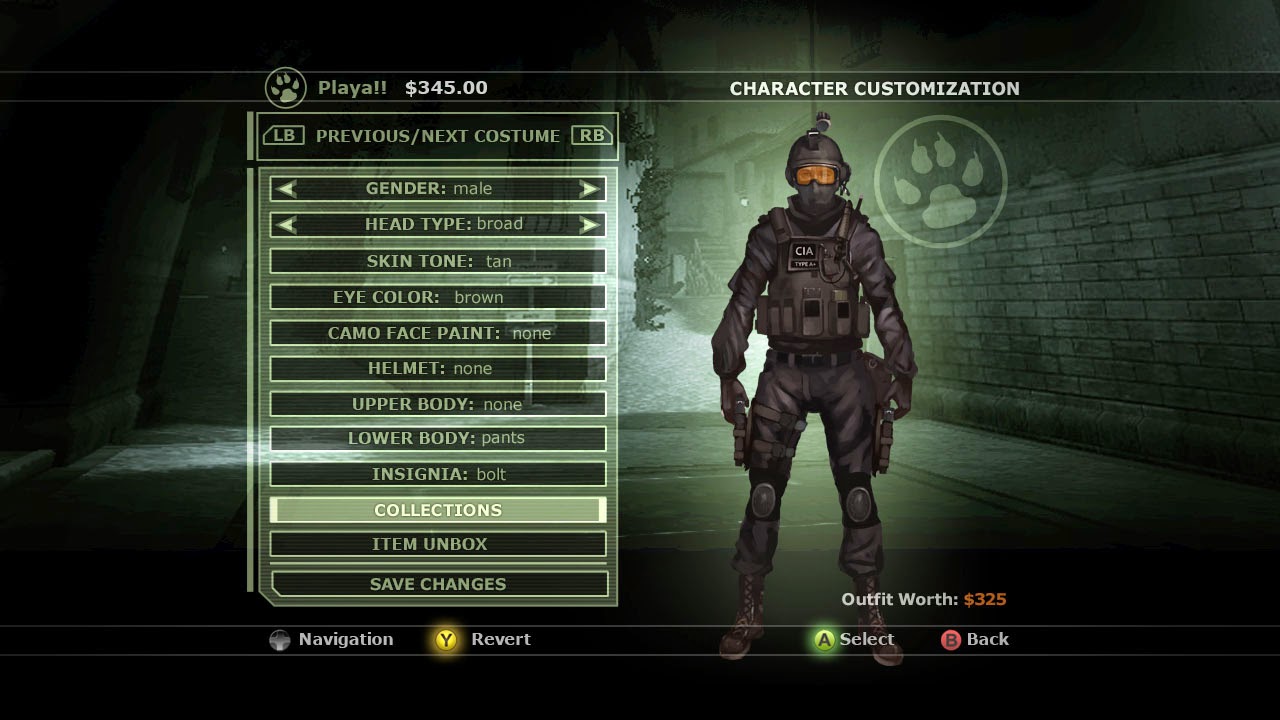Open the COLLECTIONS menu
Viewport: 1280px width, 720px height.
point(437,509)
